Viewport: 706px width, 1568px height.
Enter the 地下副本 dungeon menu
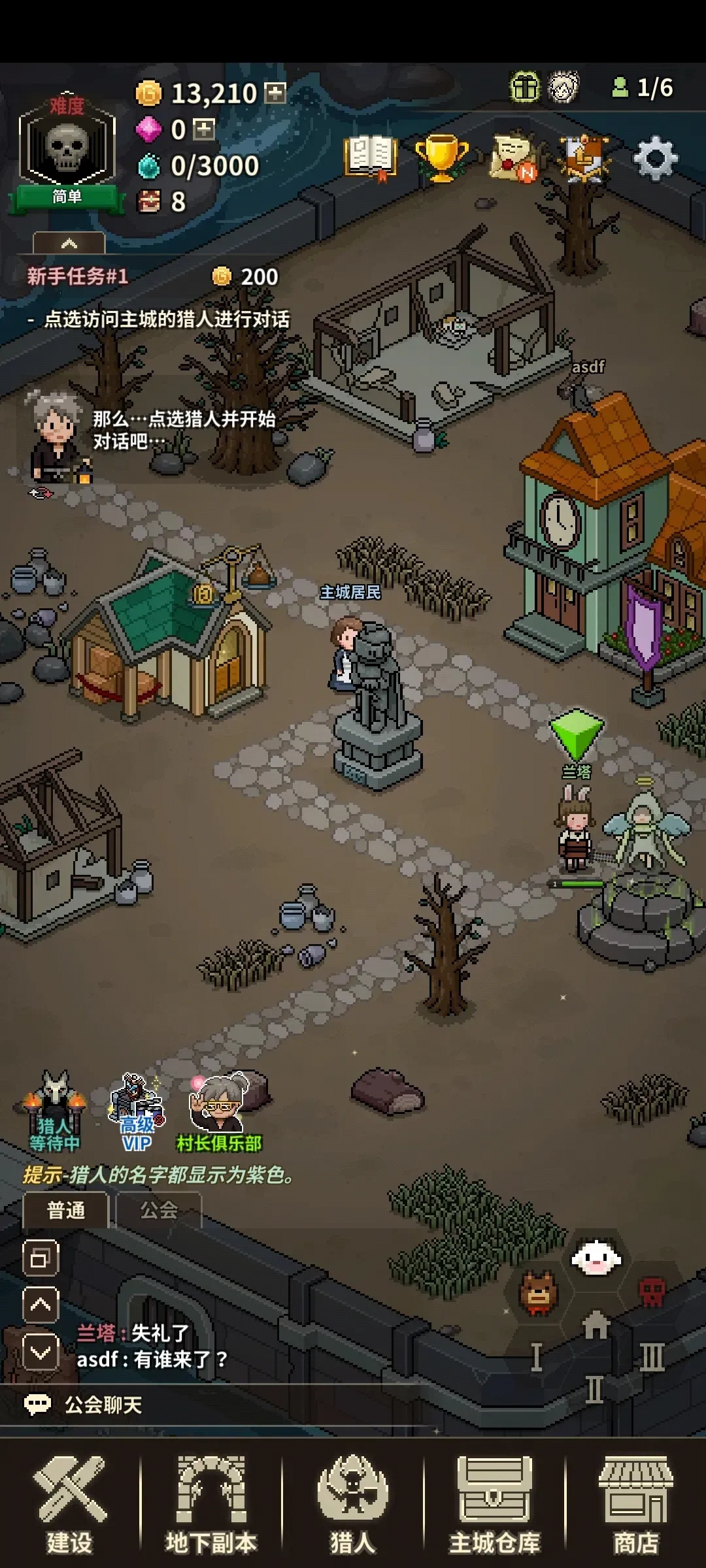tap(211, 1504)
